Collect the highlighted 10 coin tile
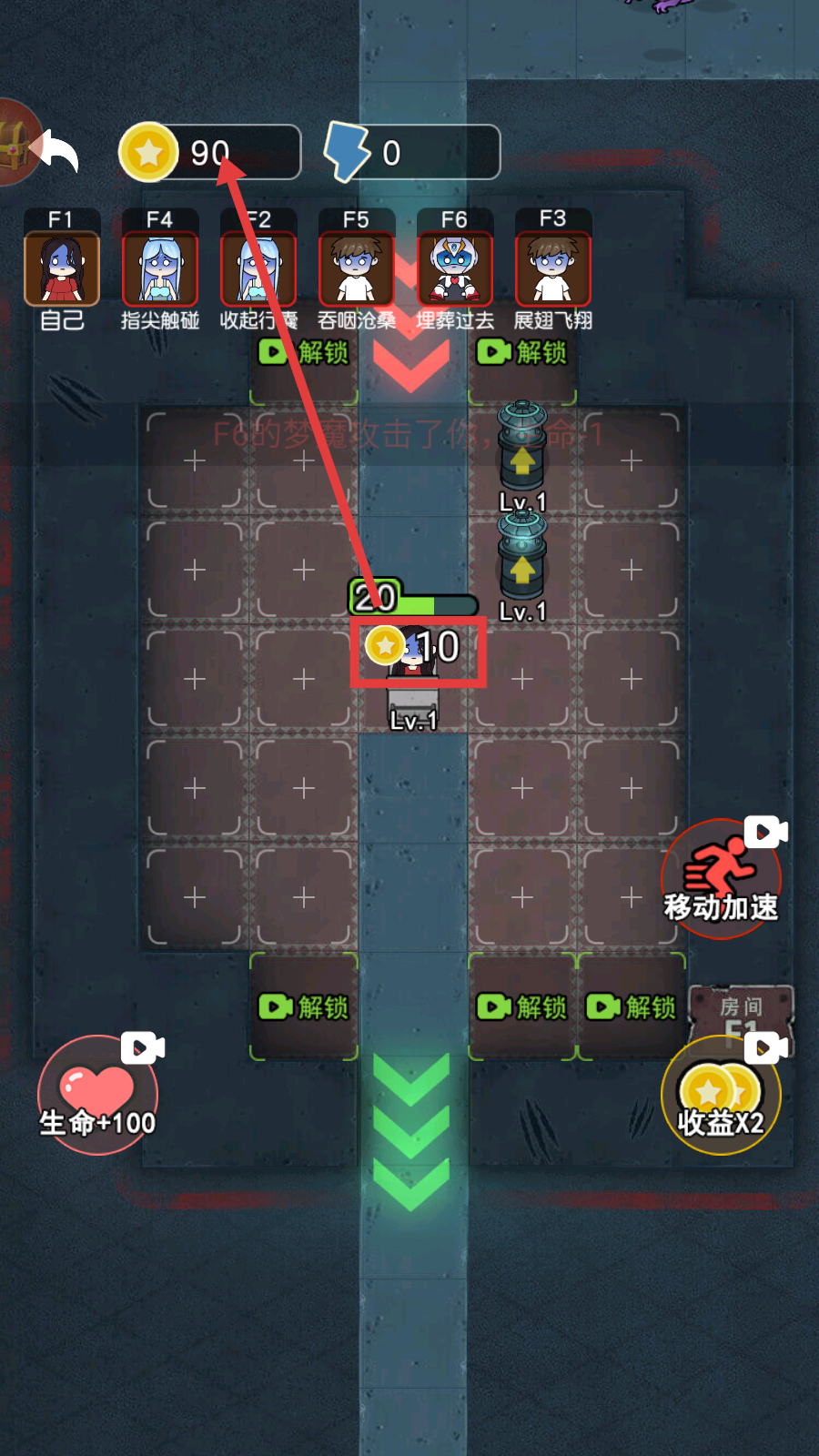 [419, 650]
